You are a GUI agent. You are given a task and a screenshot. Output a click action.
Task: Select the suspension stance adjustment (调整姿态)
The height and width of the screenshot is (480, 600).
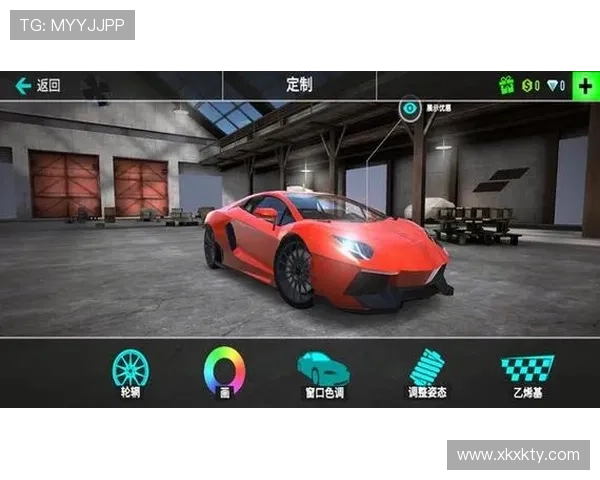427,370
